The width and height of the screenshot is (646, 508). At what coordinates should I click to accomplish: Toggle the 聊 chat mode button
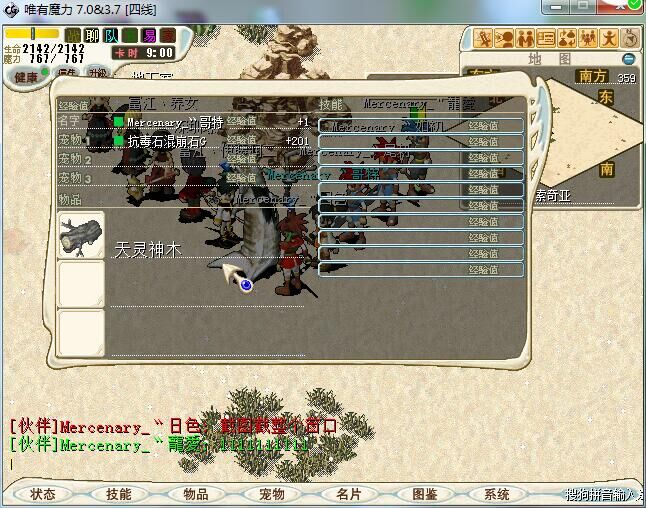click(x=91, y=36)
